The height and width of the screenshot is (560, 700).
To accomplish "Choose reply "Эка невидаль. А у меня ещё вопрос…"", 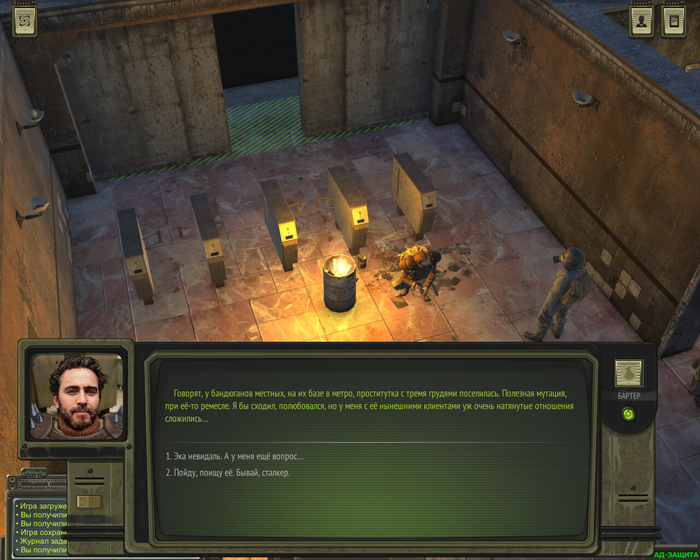I will pos(235,456).
